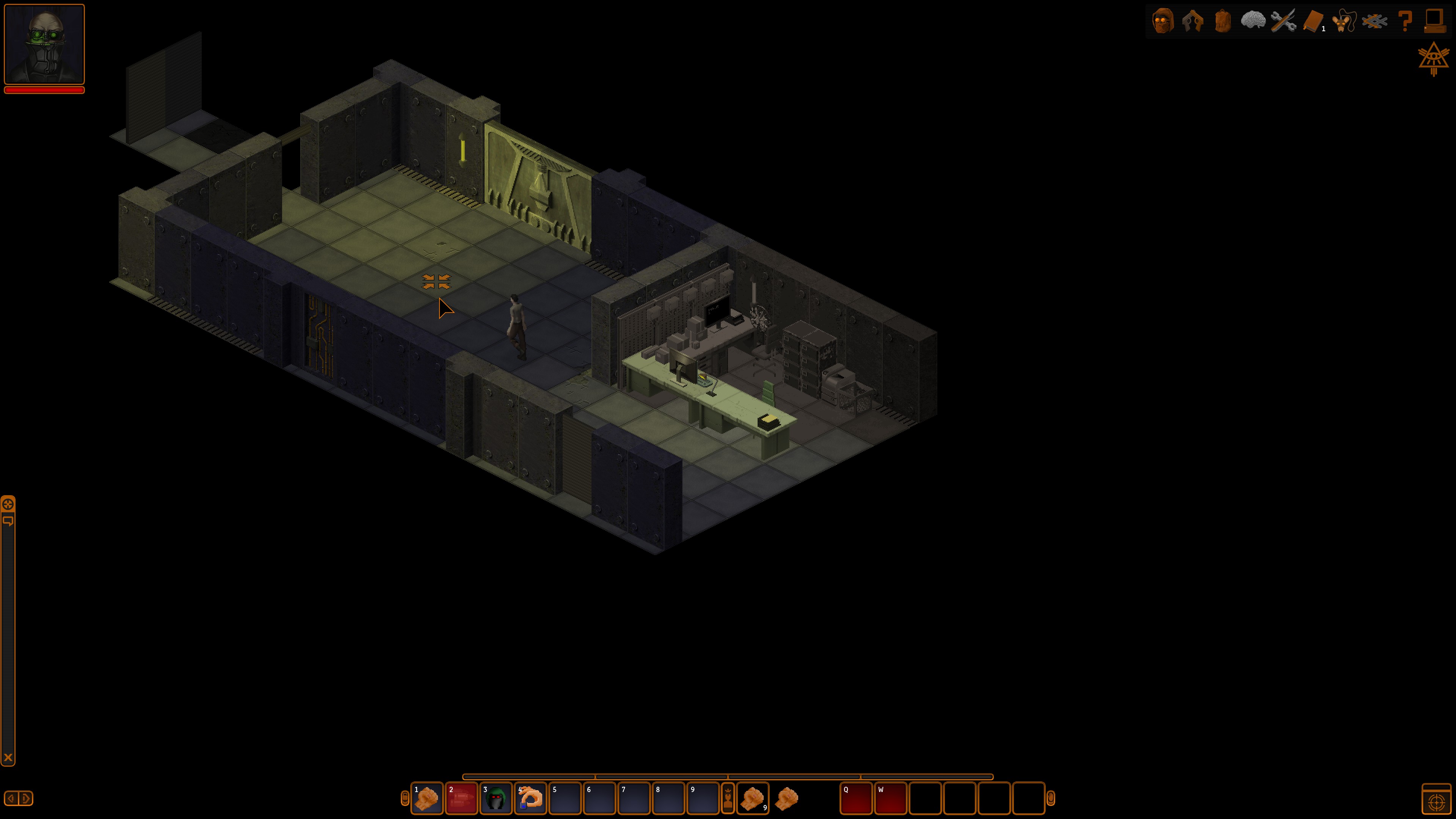Image resolution: width=1456 pixels, height=819 pixels.
Task: Select the character portrait with green goggles
Action: coord(44,44)
